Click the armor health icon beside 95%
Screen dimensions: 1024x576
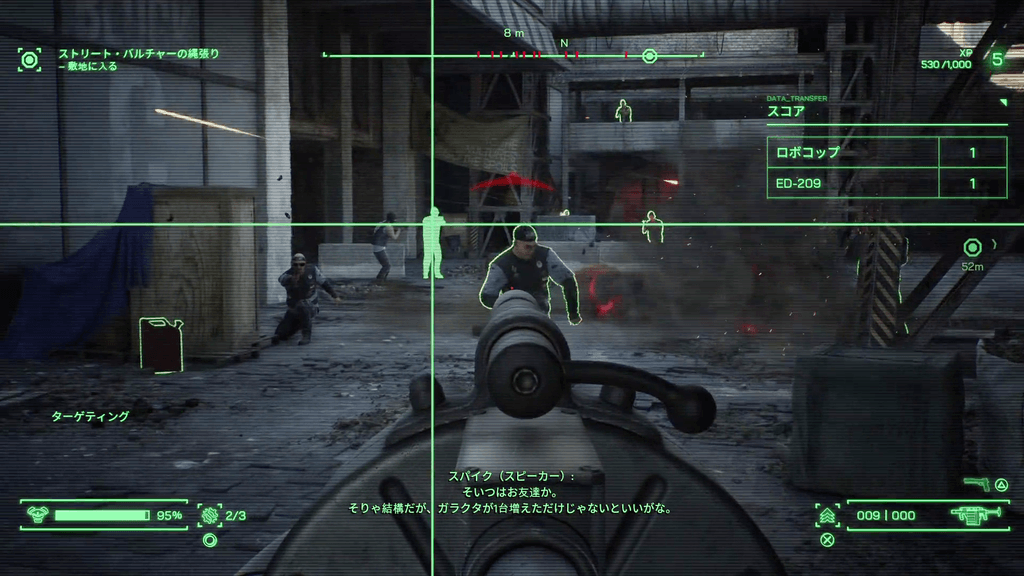(x=38, y=515)
